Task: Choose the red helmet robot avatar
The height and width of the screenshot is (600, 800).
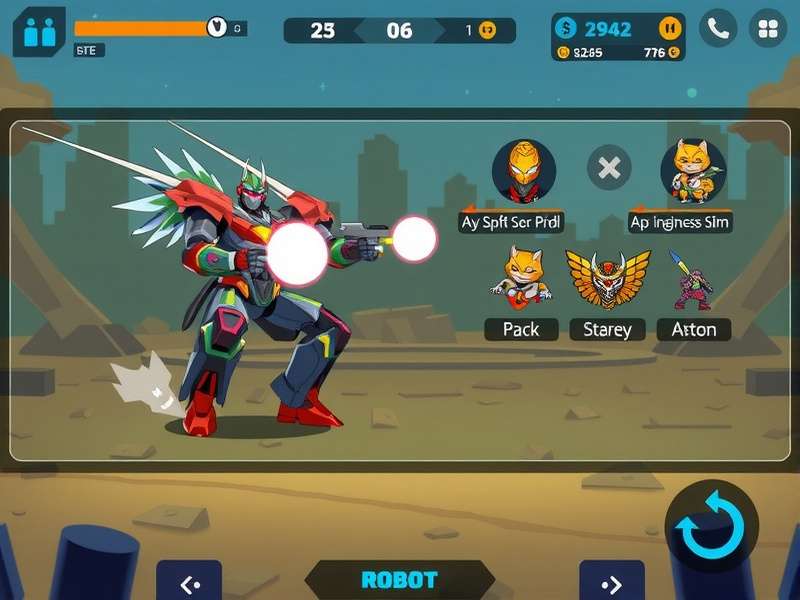Action: [523, 170]
